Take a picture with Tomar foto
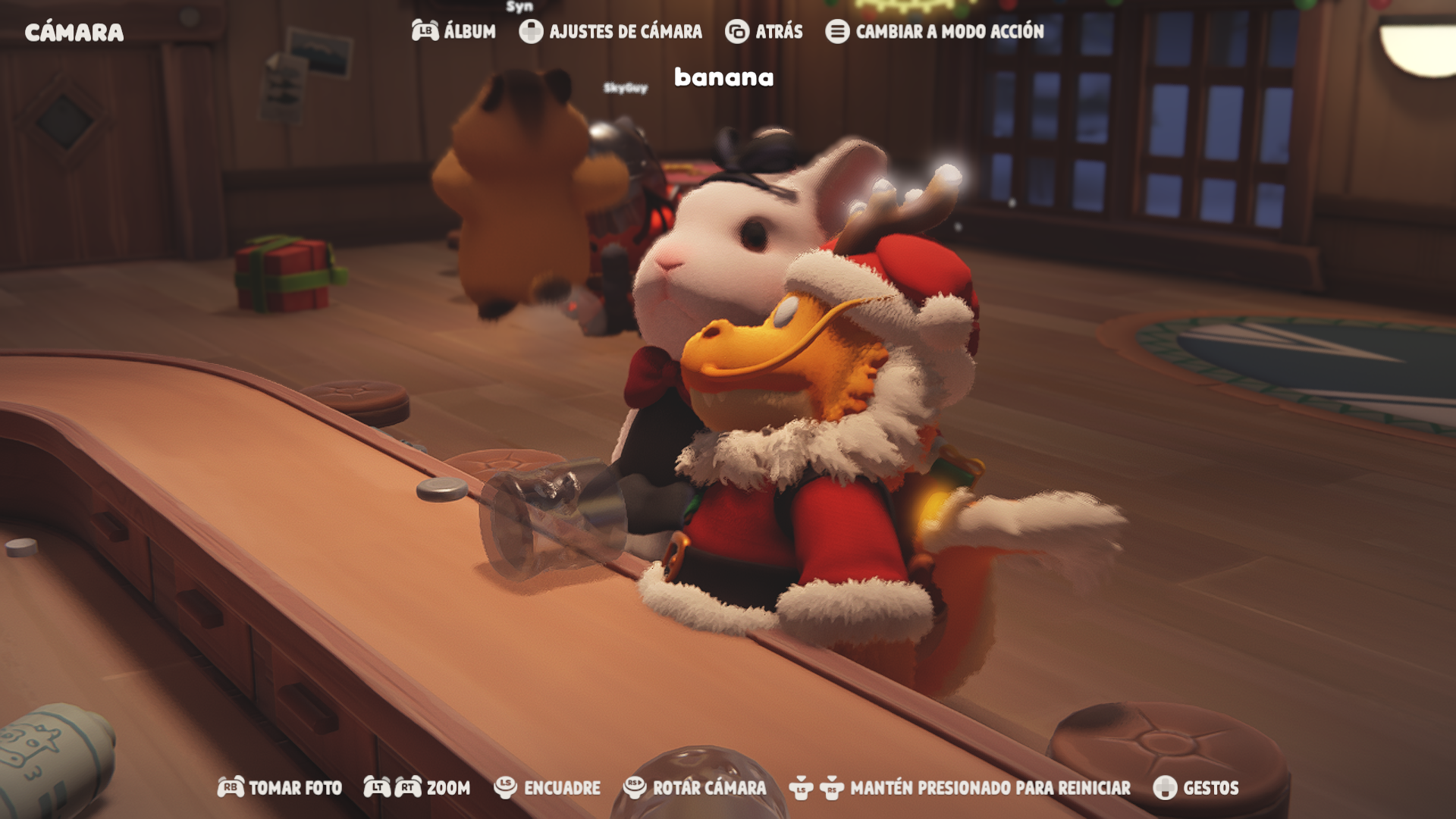The width and height of the screenshot is (1456, 819). tap(280, 788)
